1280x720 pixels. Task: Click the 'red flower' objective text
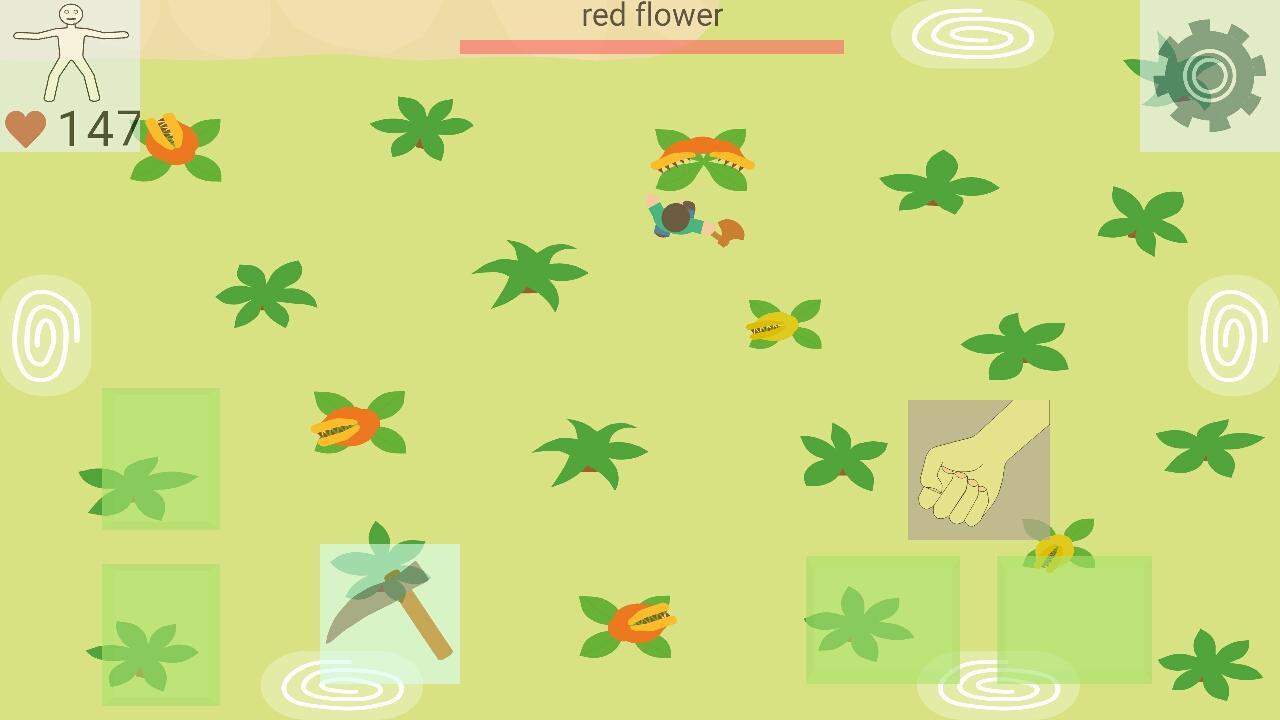point(652,15)
